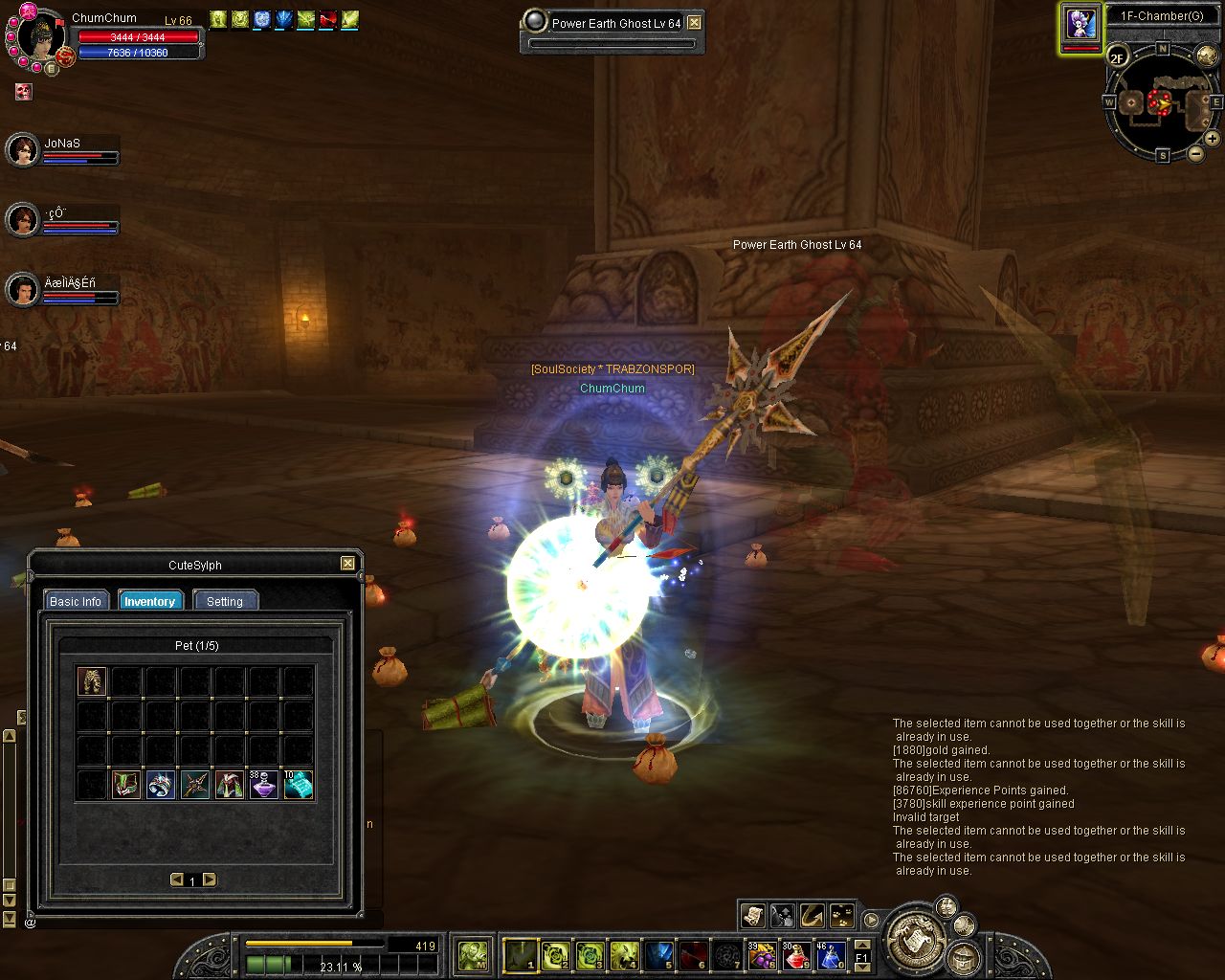Close the Power Earth Ghost target frame
The image size is (1225, 980).
point(695,23)
